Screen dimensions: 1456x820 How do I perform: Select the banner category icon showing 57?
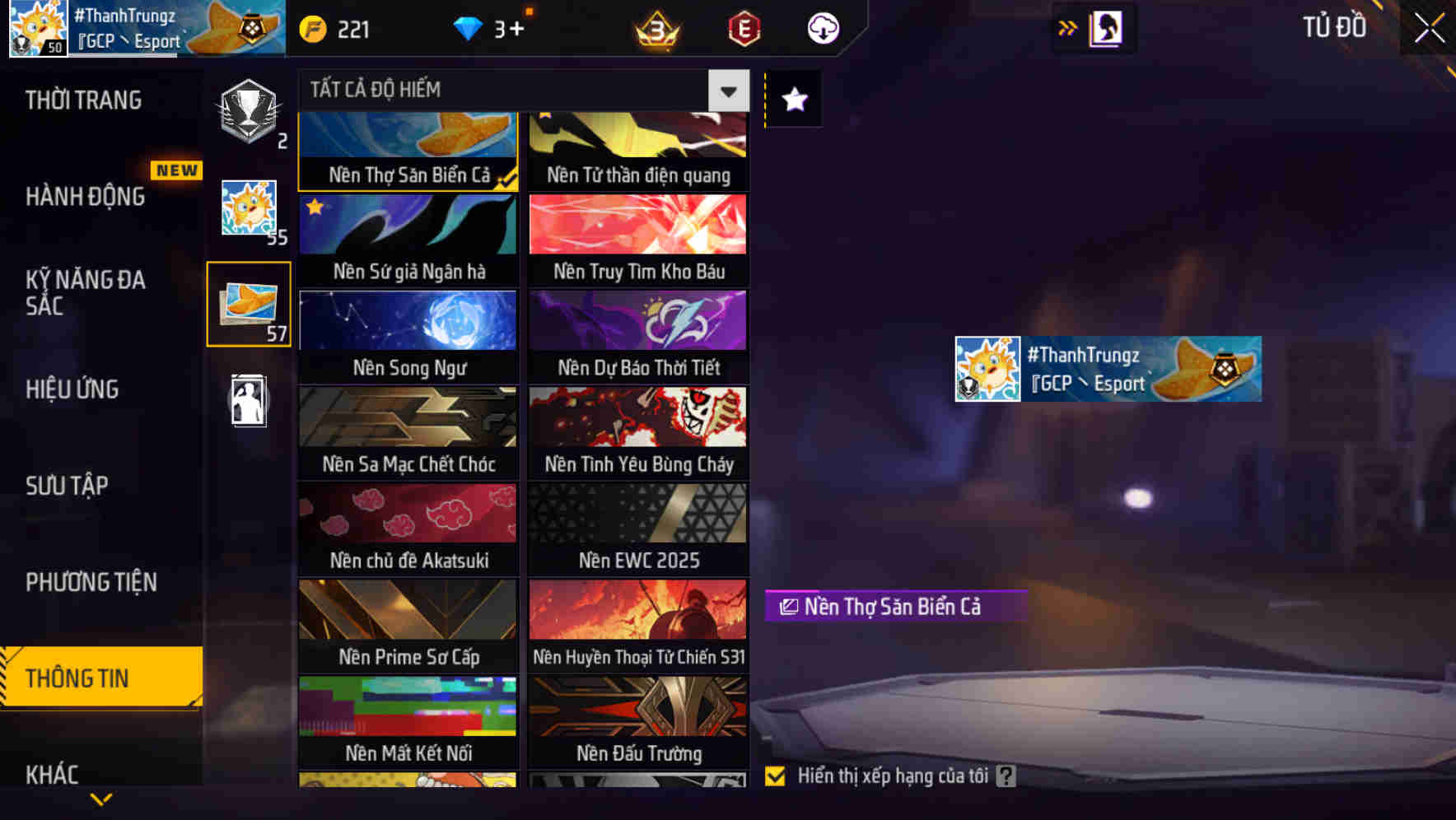coord(249,305)
